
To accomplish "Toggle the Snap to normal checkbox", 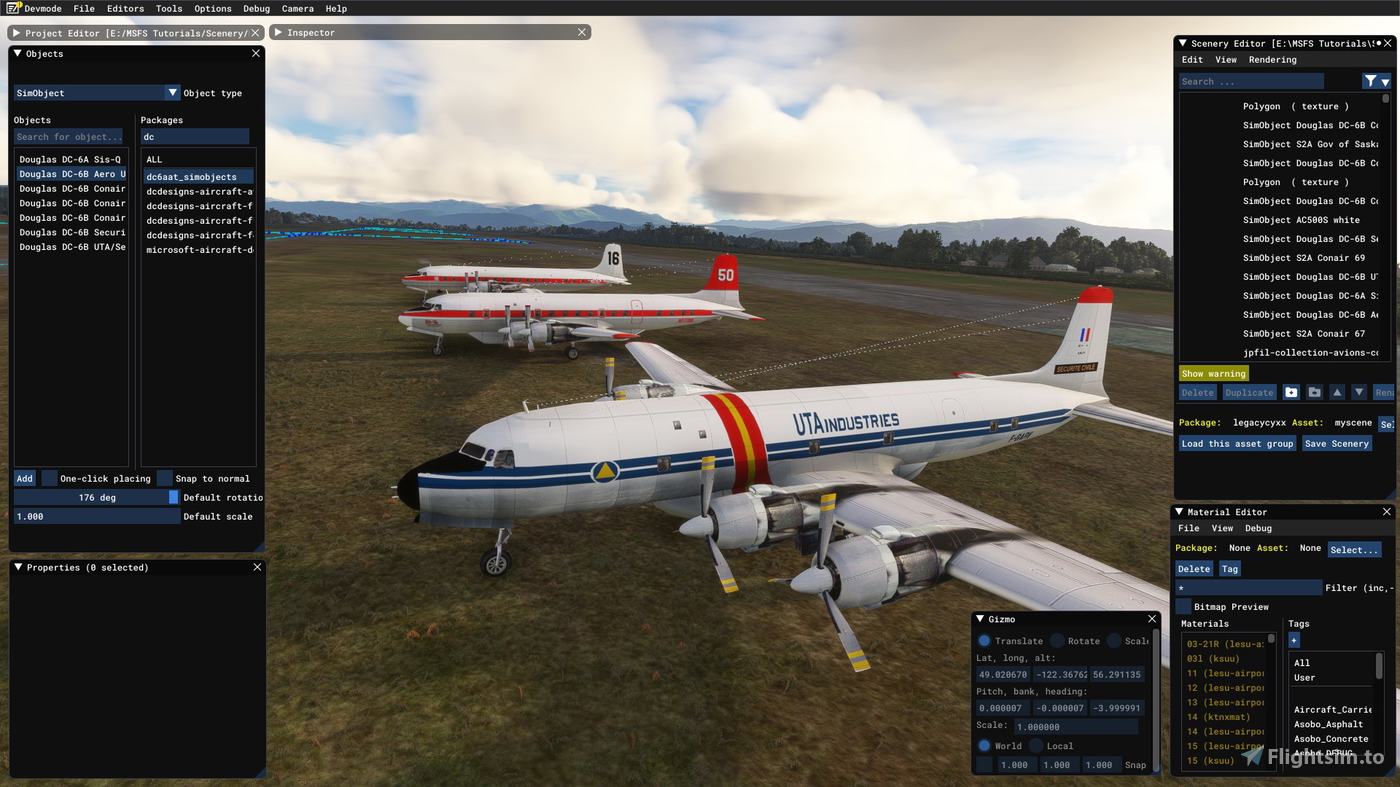I will (x=164, y=478).
